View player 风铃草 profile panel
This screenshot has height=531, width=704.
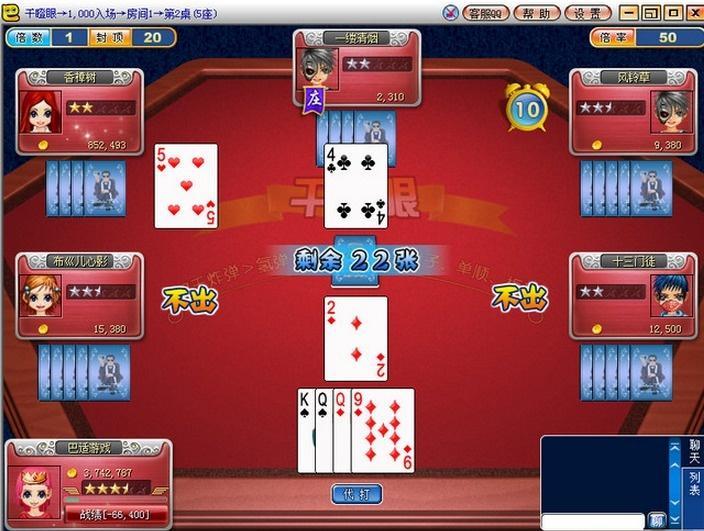tap(632, 112)
